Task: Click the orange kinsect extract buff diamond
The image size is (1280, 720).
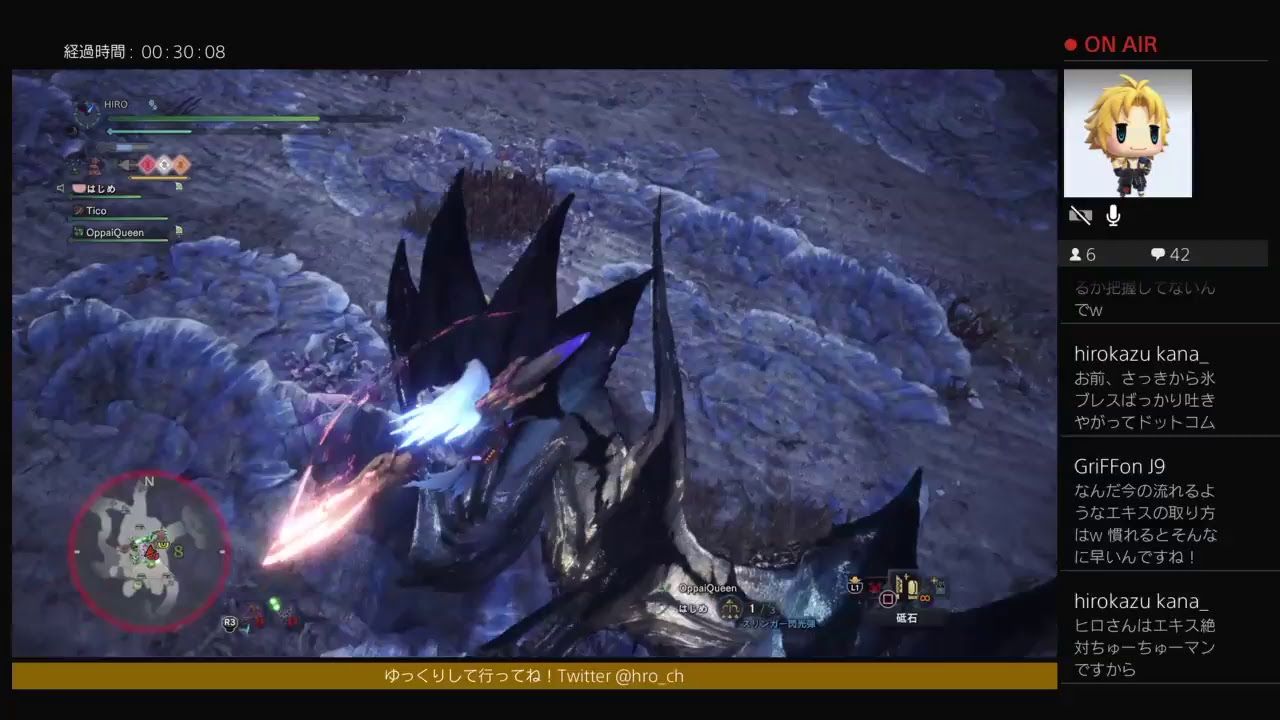Action: [180, 165]
